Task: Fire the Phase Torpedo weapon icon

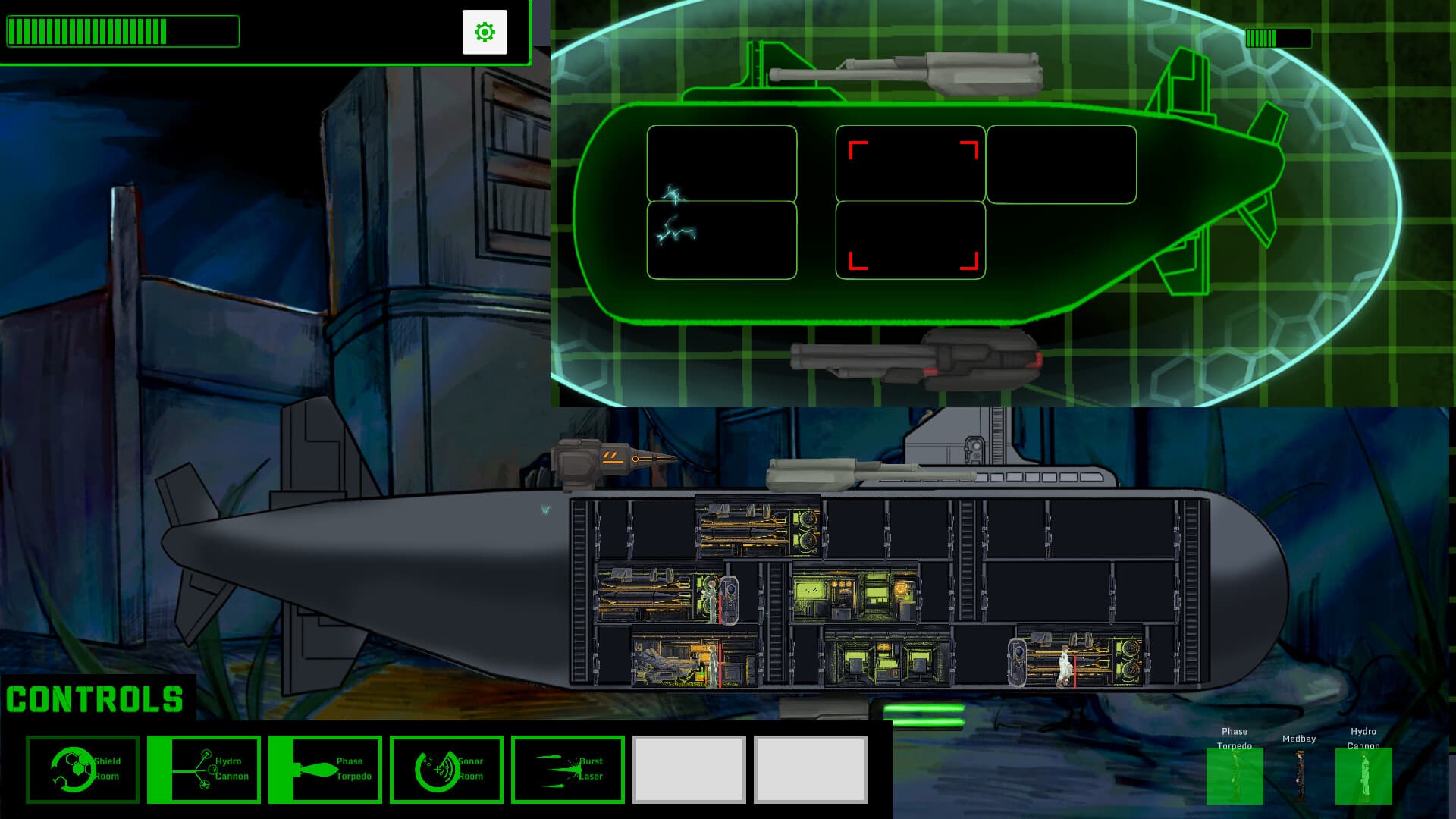Action: coord(326,770)
